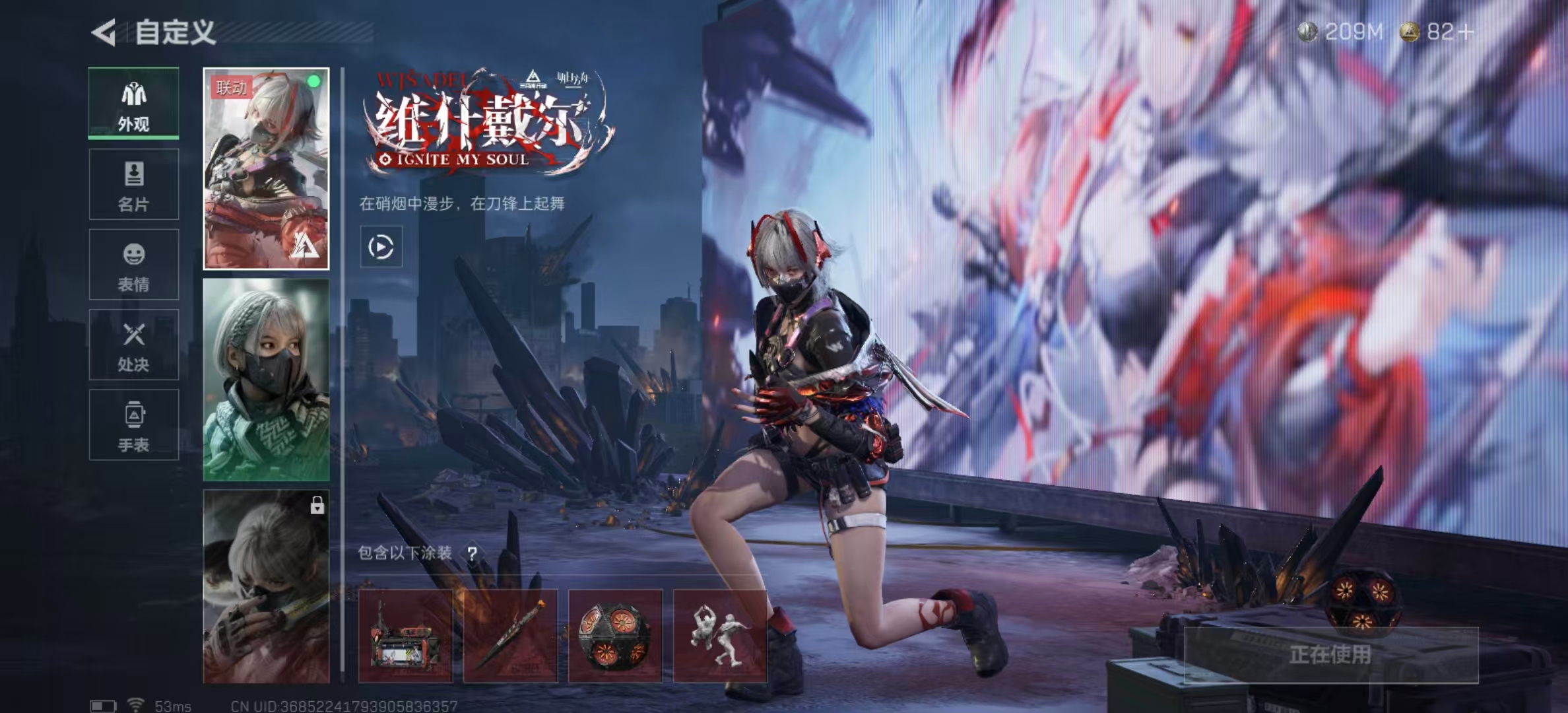Open the 名片 name card tab
Image resolution: width=1568 pixels, height=713 pixels.
134,184
